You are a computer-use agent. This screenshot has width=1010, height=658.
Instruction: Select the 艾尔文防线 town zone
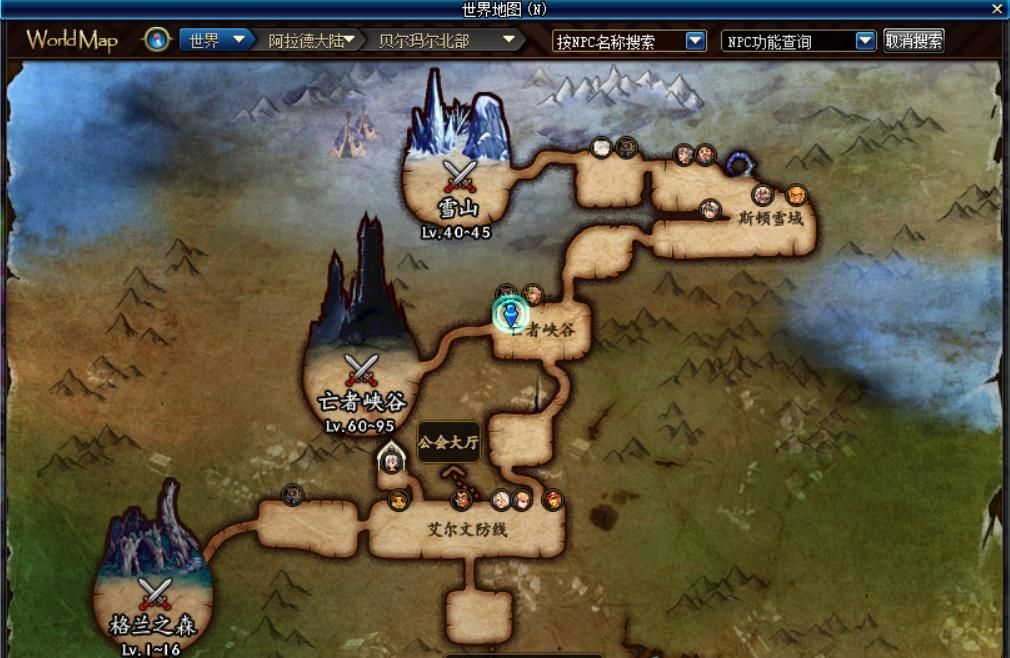(x=468, y=530)
